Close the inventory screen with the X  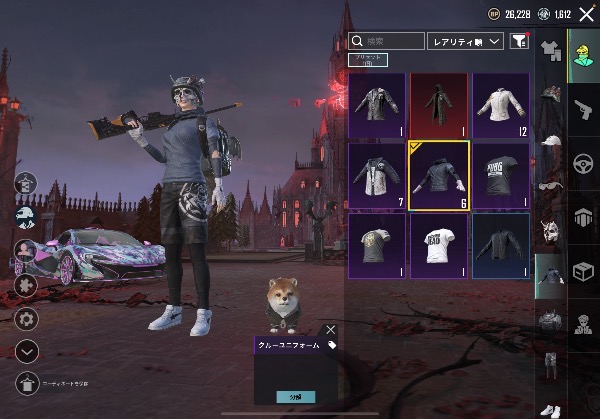[585, 13]
